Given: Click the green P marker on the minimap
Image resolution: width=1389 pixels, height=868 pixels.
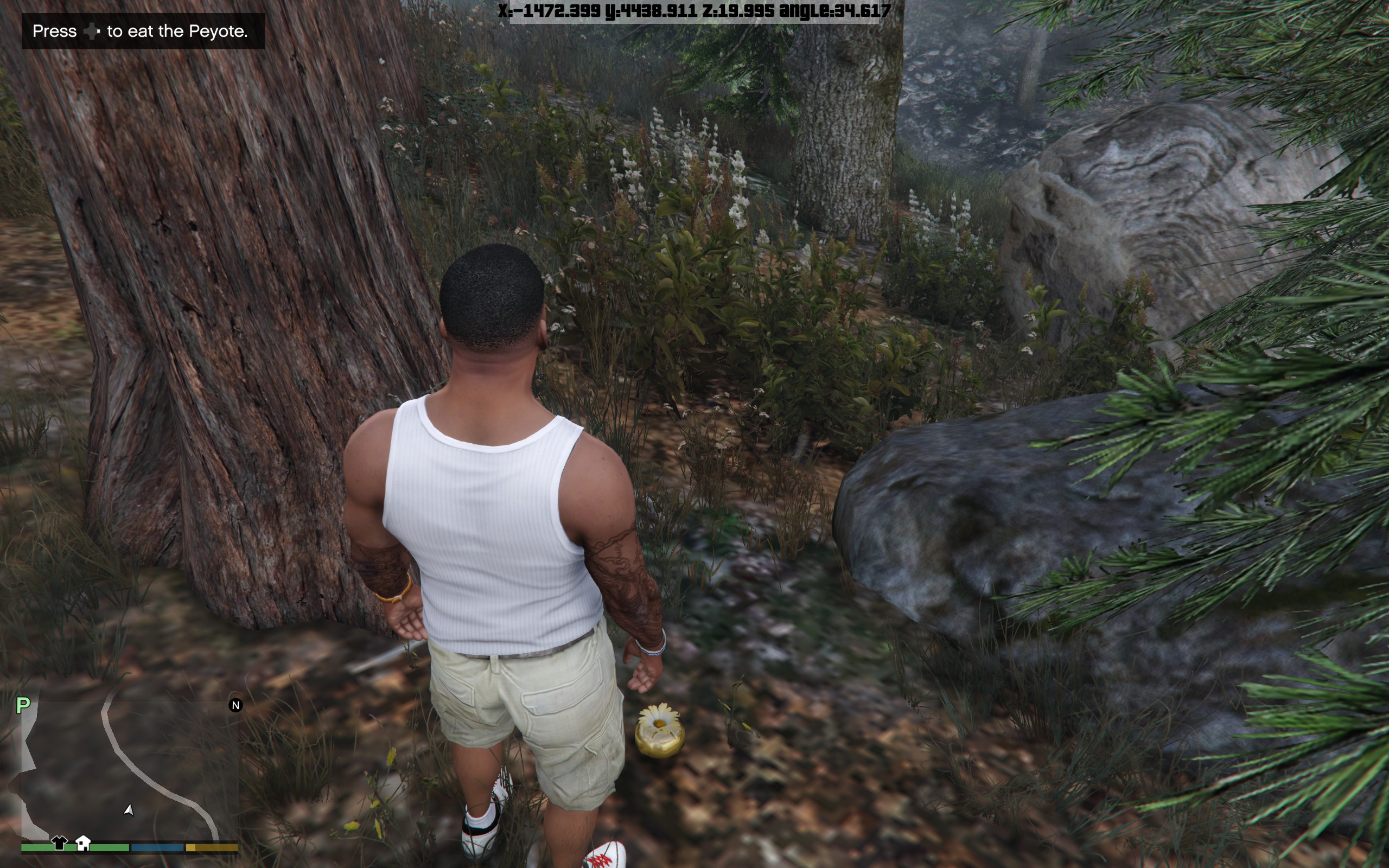Looking at the screenshot, I should [x=23, y=705].
